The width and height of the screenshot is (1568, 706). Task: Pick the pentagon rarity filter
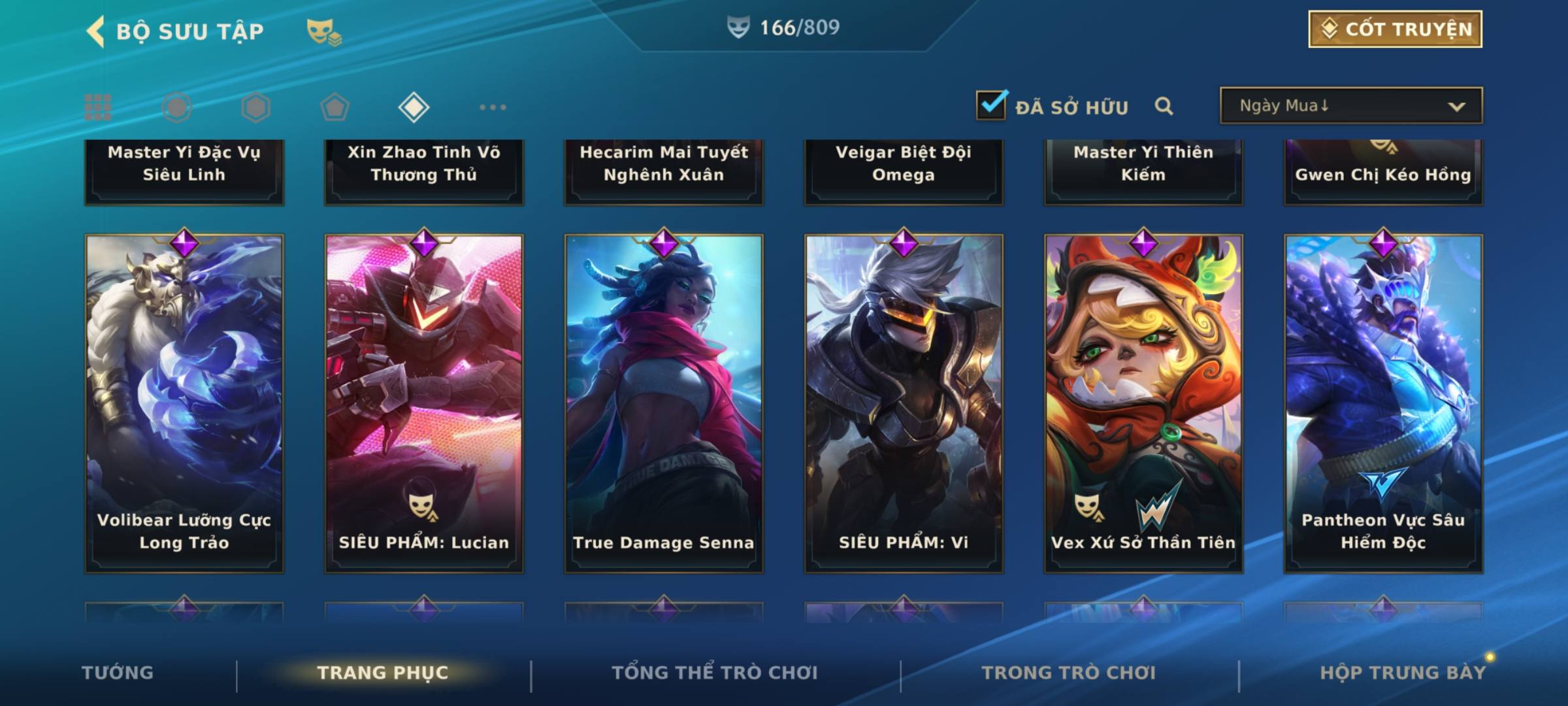tap(335, 107)
